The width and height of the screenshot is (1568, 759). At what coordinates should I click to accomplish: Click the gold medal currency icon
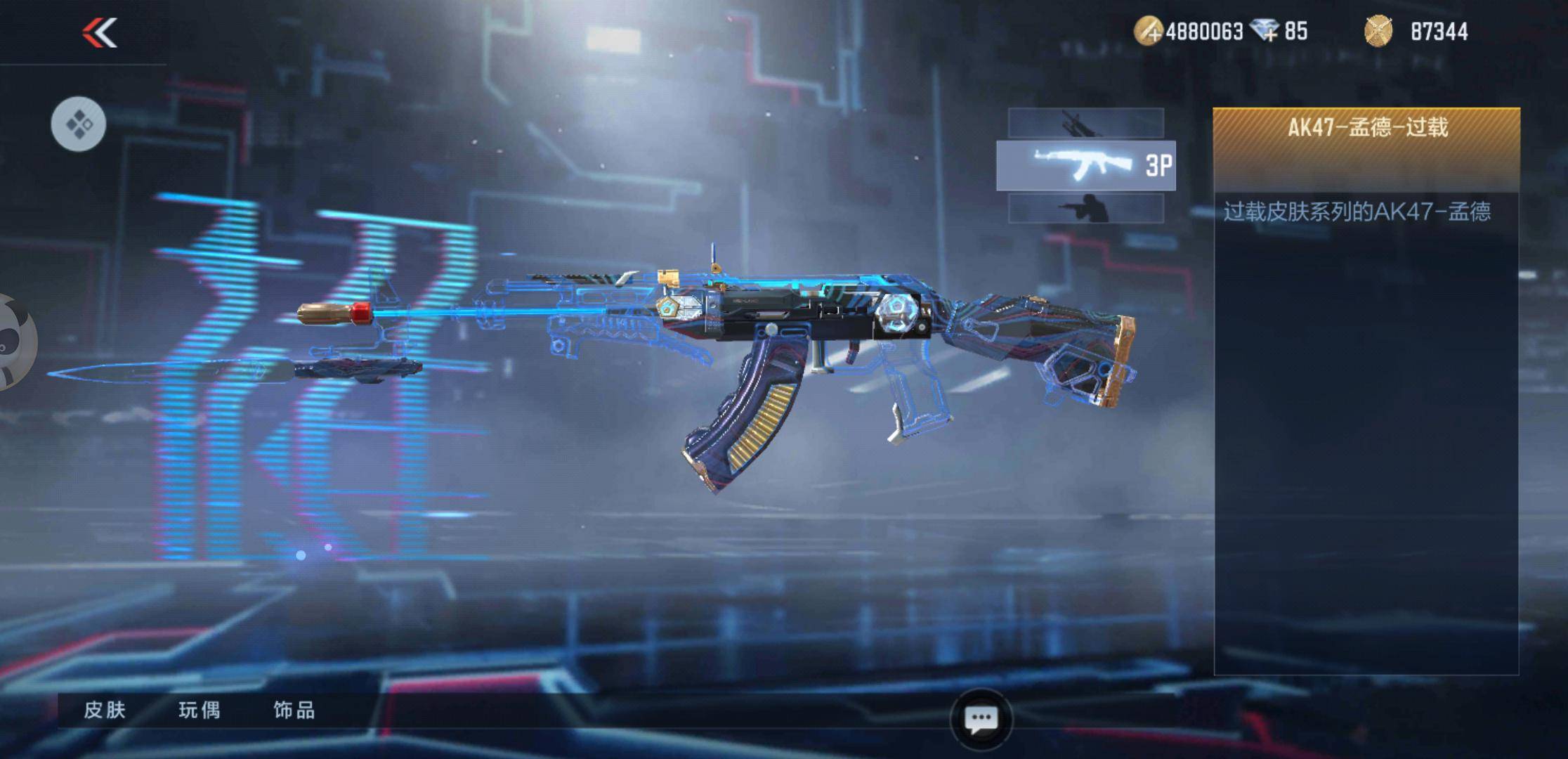point(1378,32)
